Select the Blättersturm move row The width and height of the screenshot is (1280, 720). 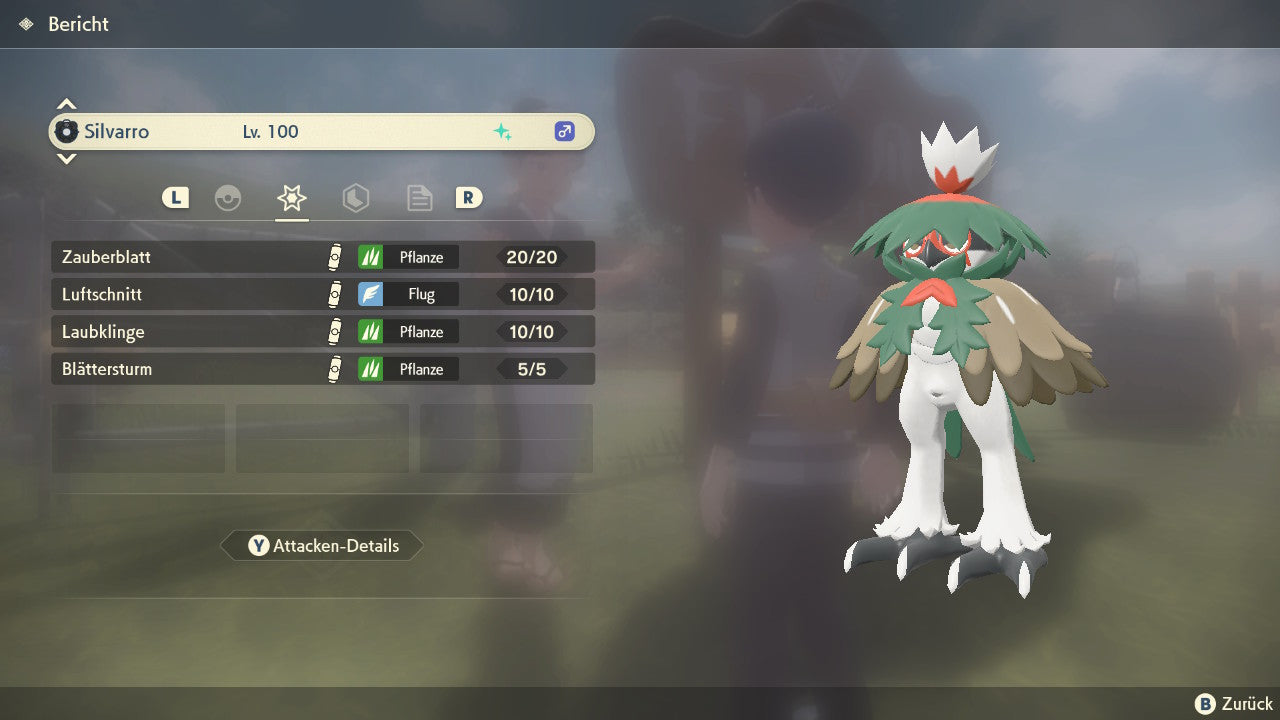pyautogui.click(x=322, y=369)
